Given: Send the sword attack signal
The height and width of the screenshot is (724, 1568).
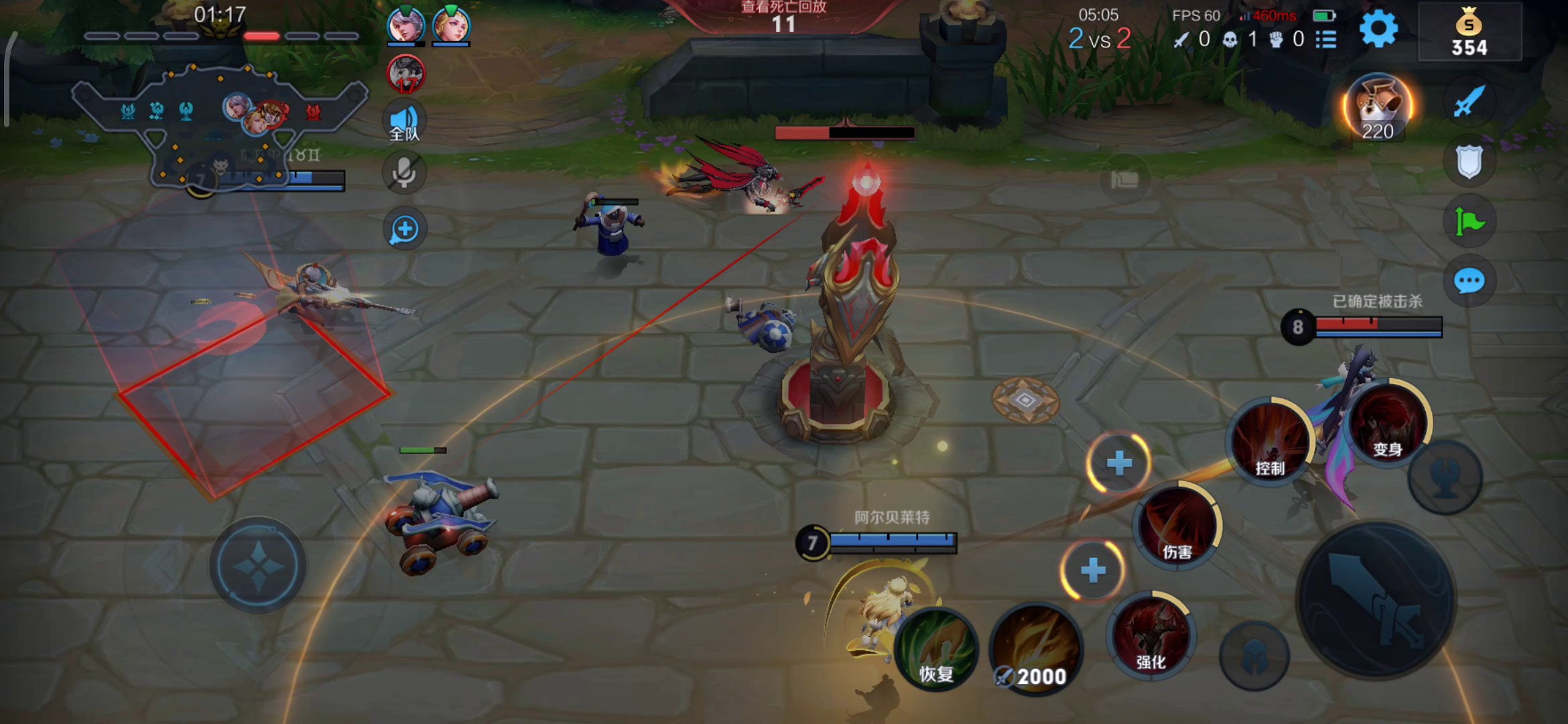Looking at the screenshot, I should pos(1469,102).
